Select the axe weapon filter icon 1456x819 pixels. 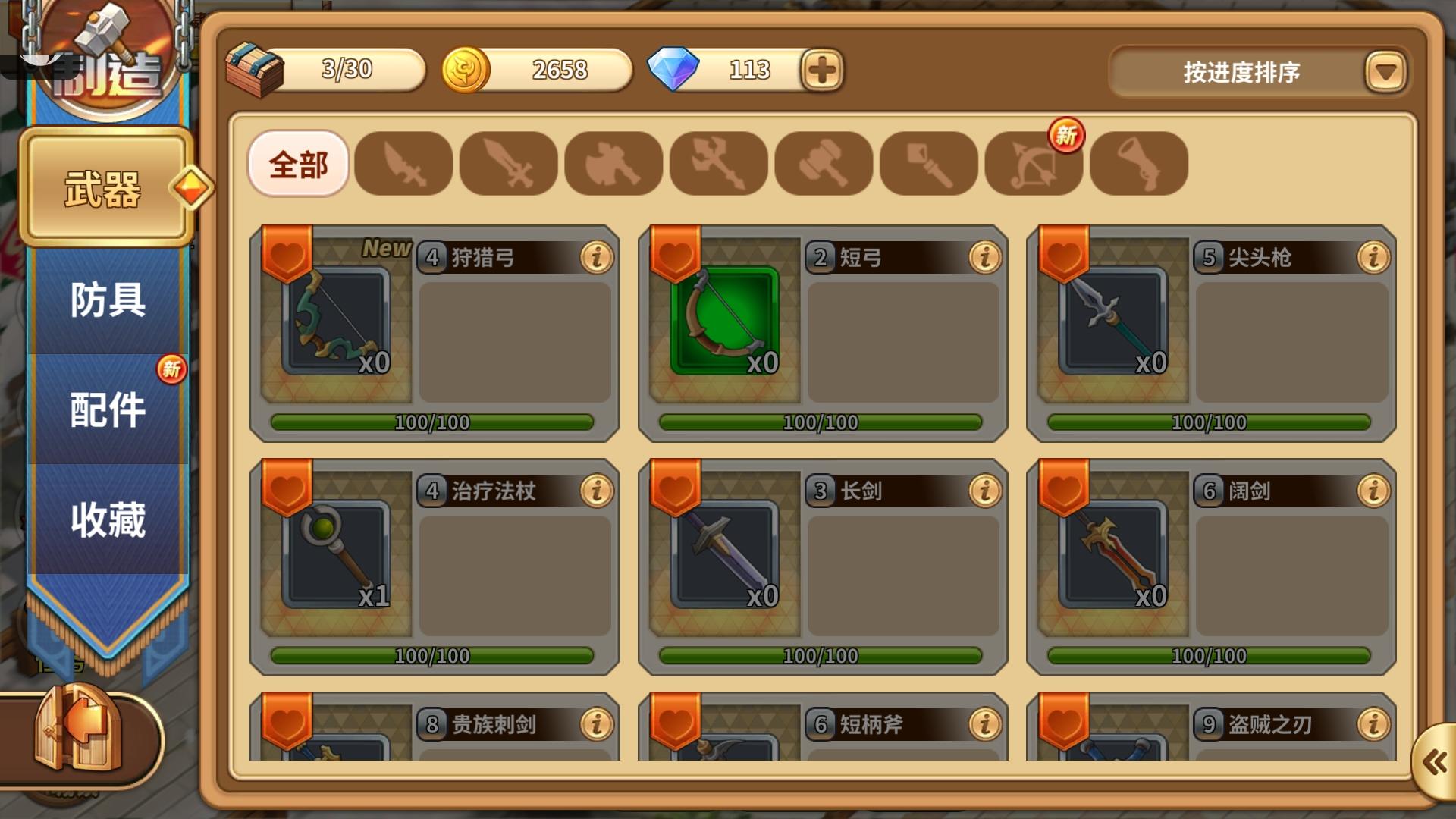point(613,165)
